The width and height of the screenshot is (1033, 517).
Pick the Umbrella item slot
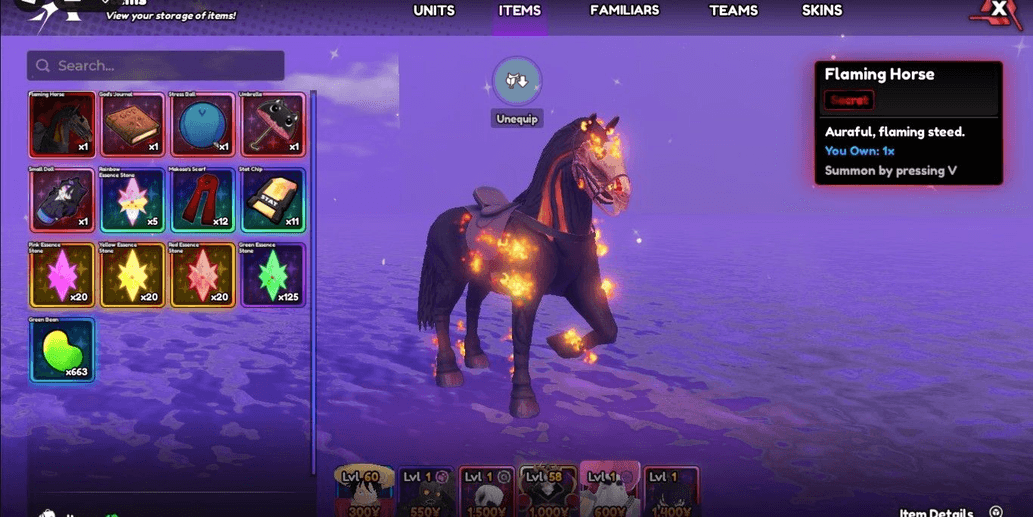click(x=272, y=125)
